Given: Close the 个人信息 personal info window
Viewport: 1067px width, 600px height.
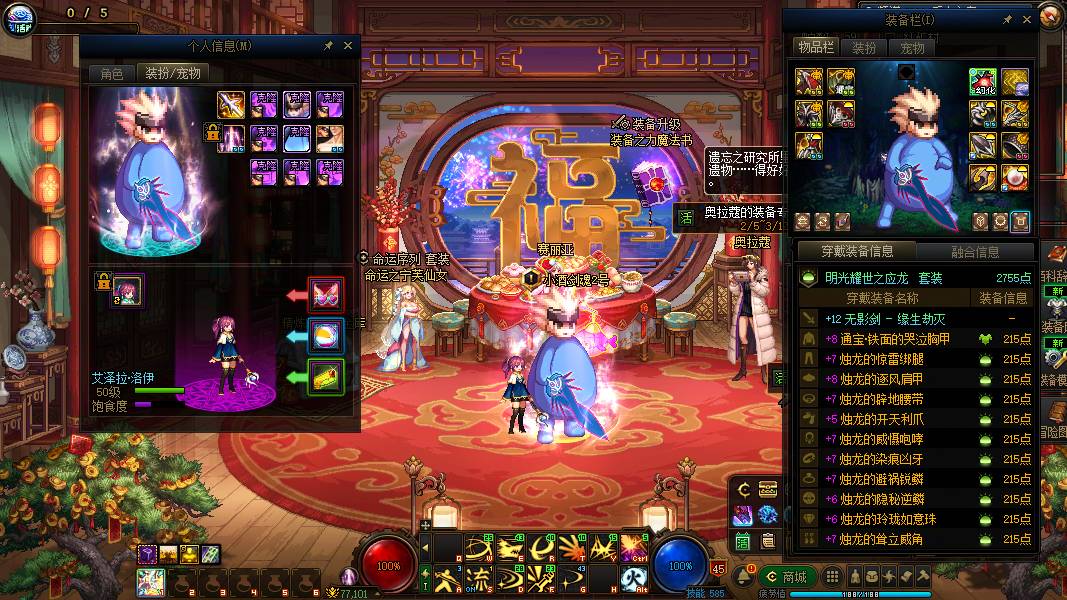Looking at the screenshot, I should [x=348, y=45].
